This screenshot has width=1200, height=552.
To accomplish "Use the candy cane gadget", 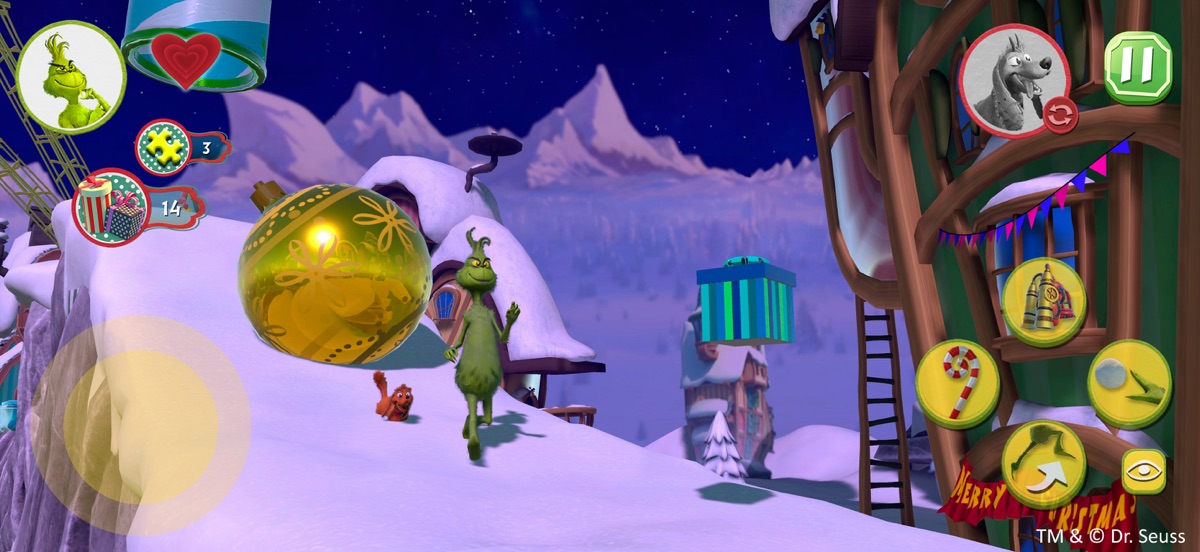I will pyautogui.click(x=957, y=383).
